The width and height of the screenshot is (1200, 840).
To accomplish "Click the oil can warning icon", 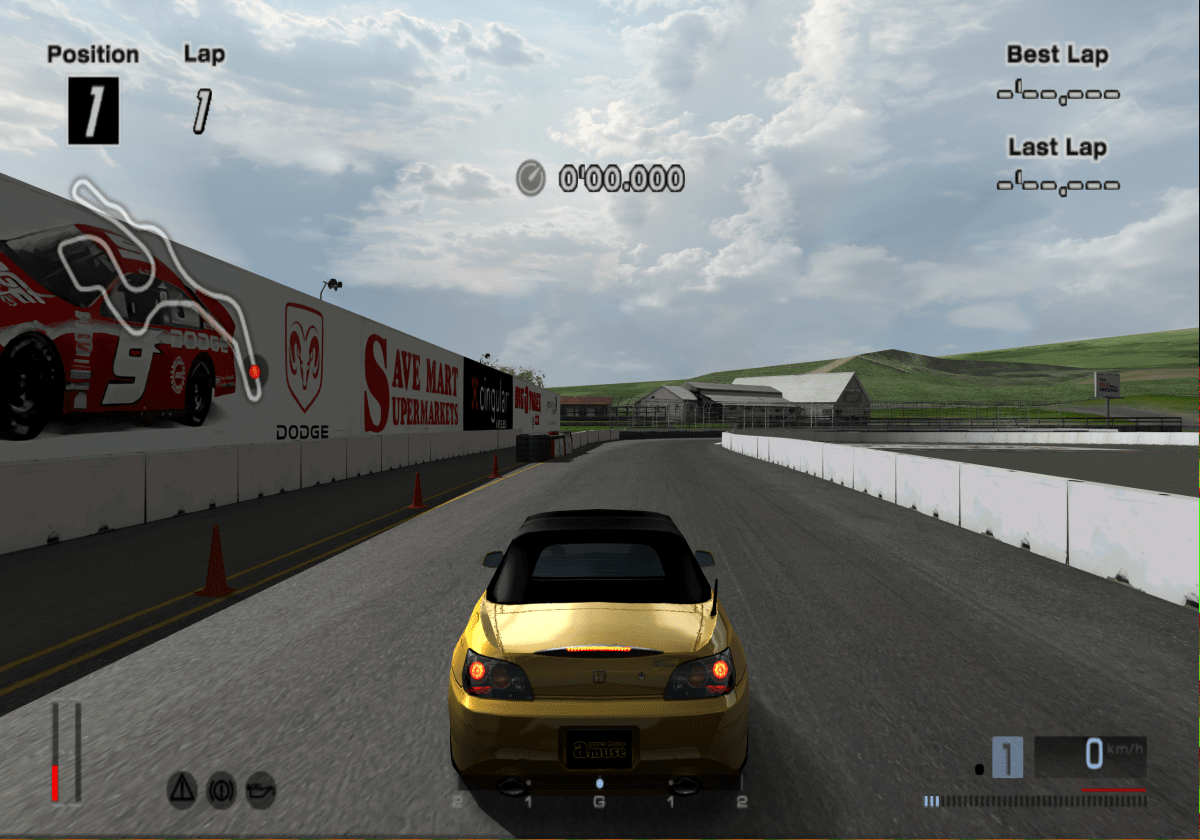I will tap(260, 790).
